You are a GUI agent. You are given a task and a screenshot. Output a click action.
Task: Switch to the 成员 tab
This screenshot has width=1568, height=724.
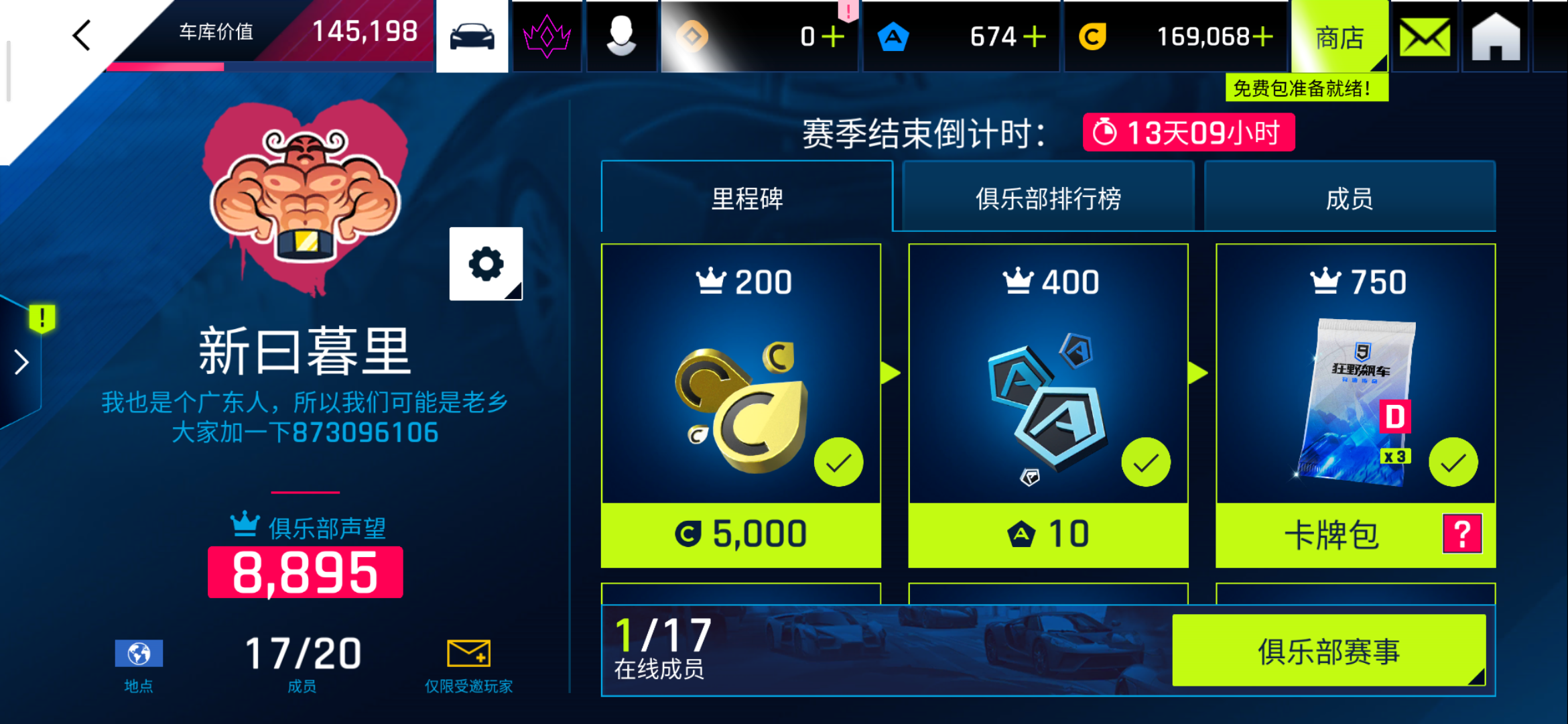(1350, 198)
